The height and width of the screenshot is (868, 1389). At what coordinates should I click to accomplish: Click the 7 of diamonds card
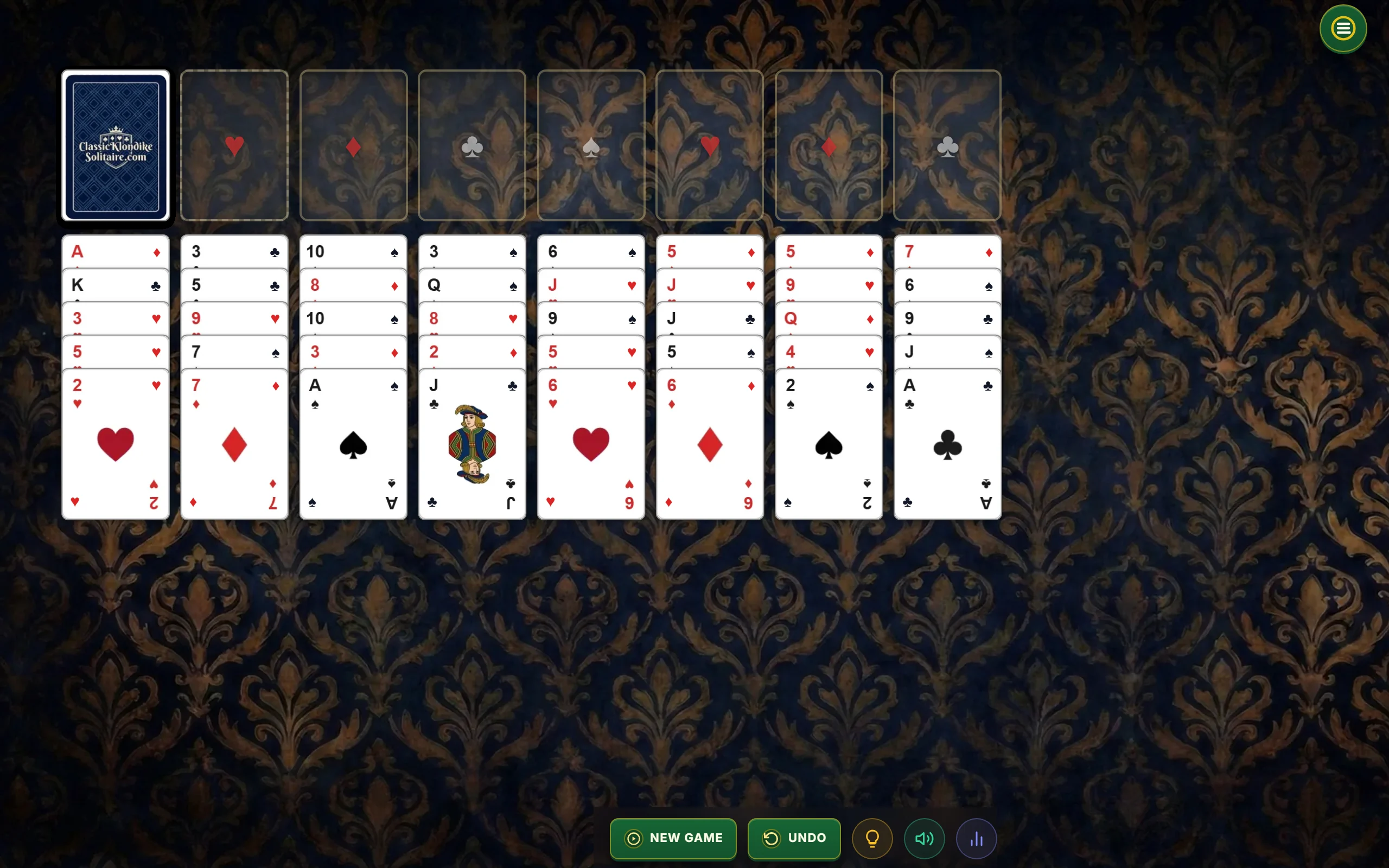(x=234, y=442)
